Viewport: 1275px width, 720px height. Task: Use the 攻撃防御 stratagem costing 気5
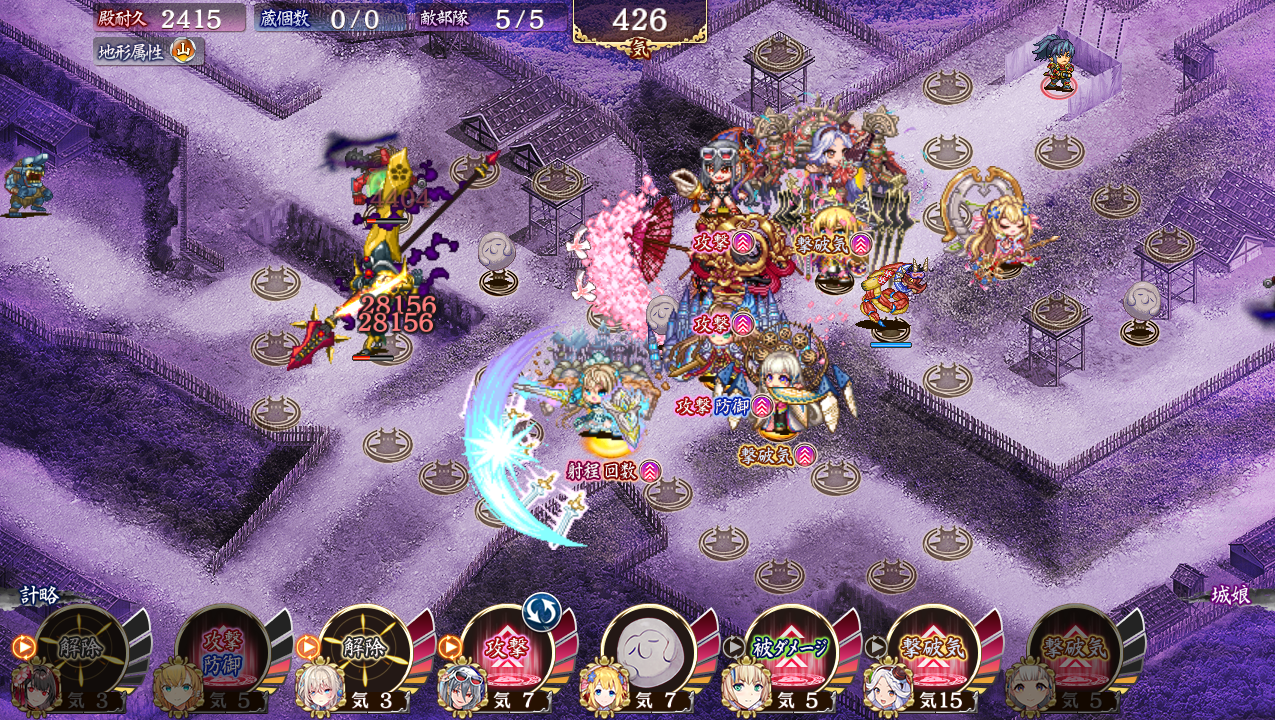click(223, 650)
